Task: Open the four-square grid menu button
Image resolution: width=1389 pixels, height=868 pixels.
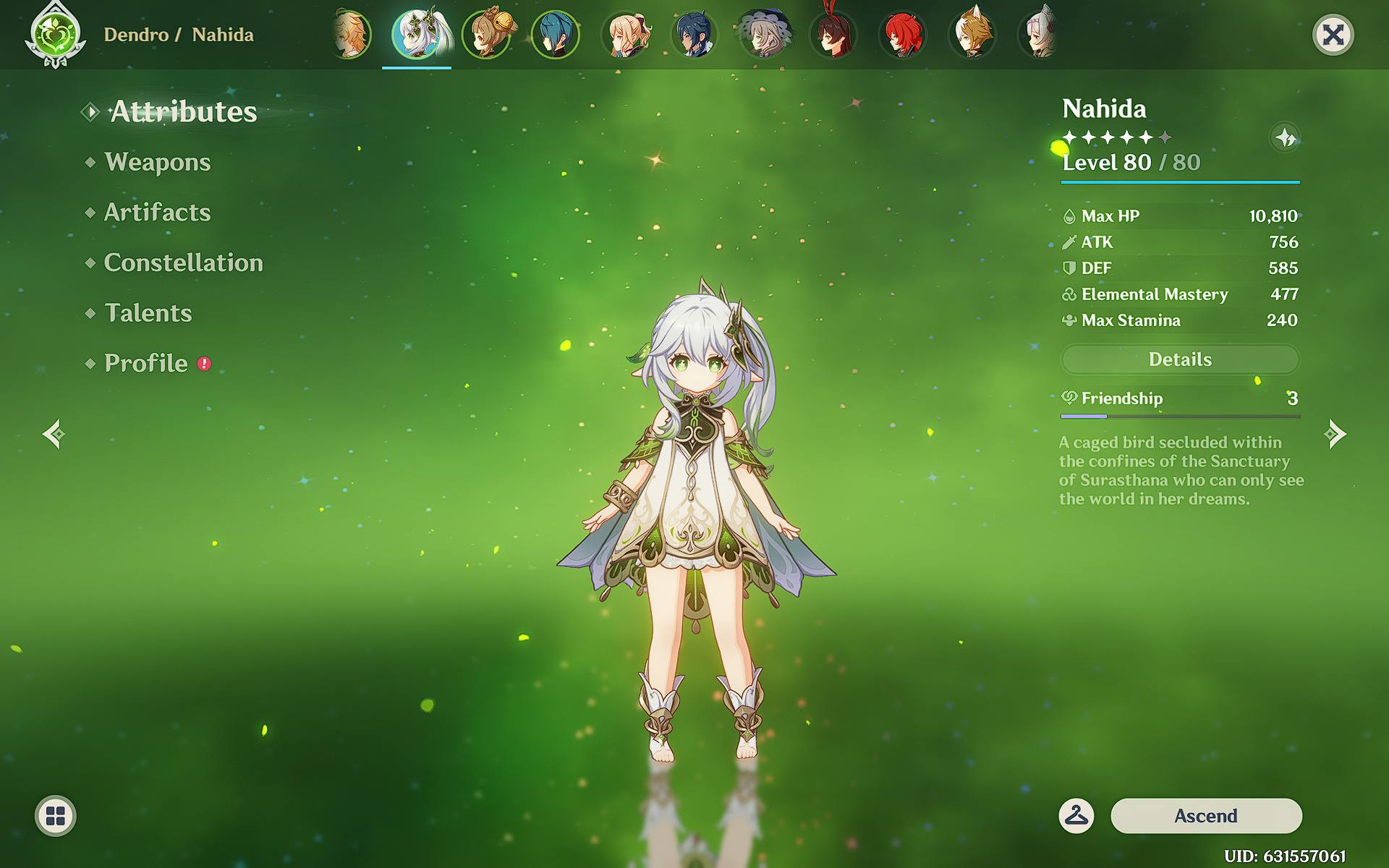Action: tap(56, 816)
